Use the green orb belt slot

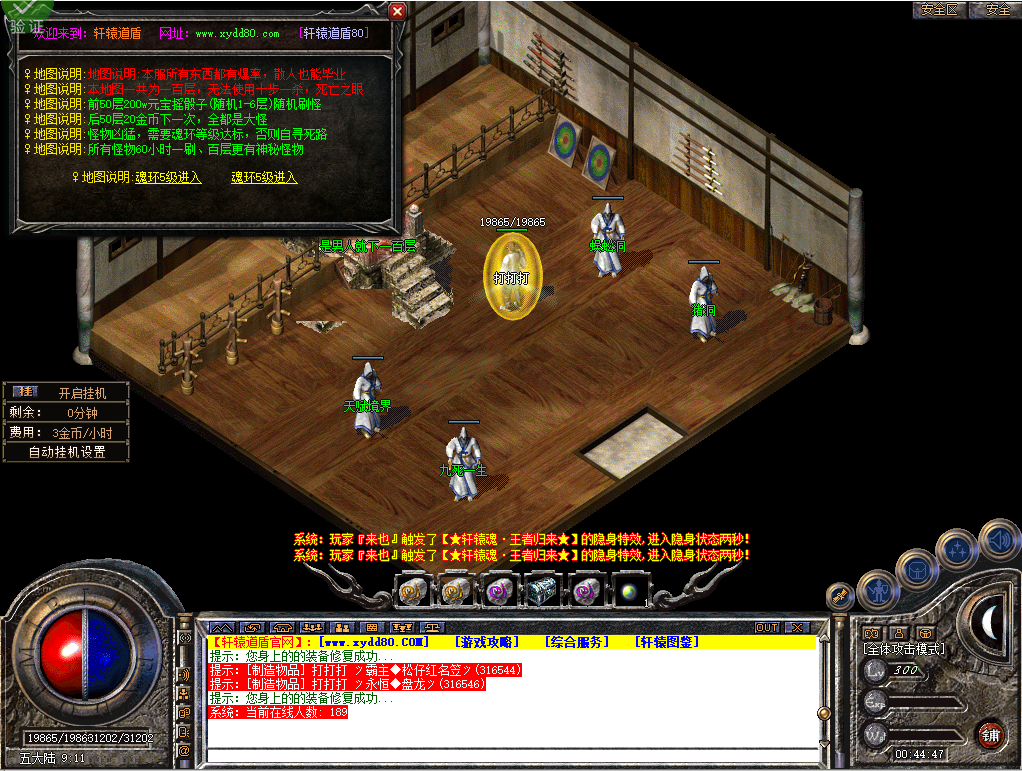630,591
